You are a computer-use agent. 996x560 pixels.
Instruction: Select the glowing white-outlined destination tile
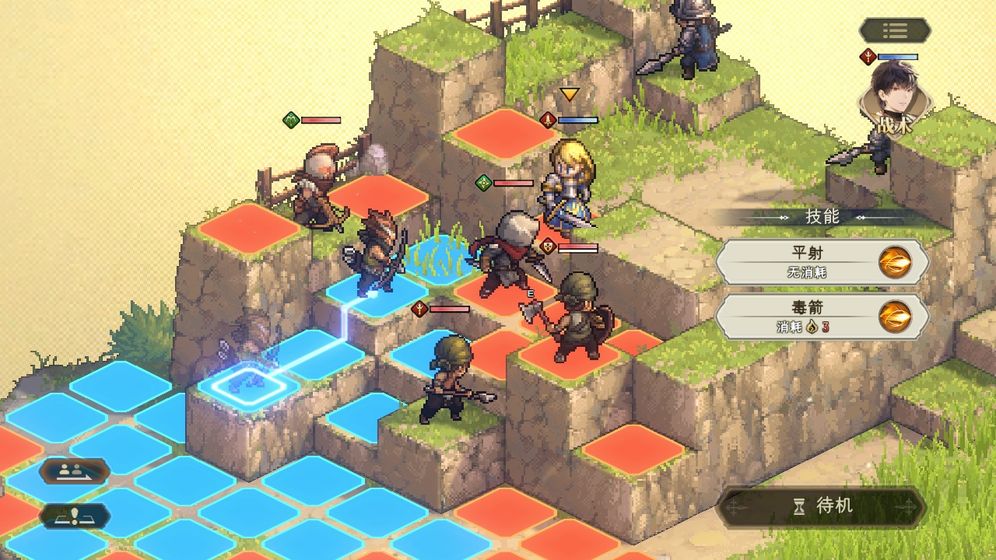coord(244,382)
